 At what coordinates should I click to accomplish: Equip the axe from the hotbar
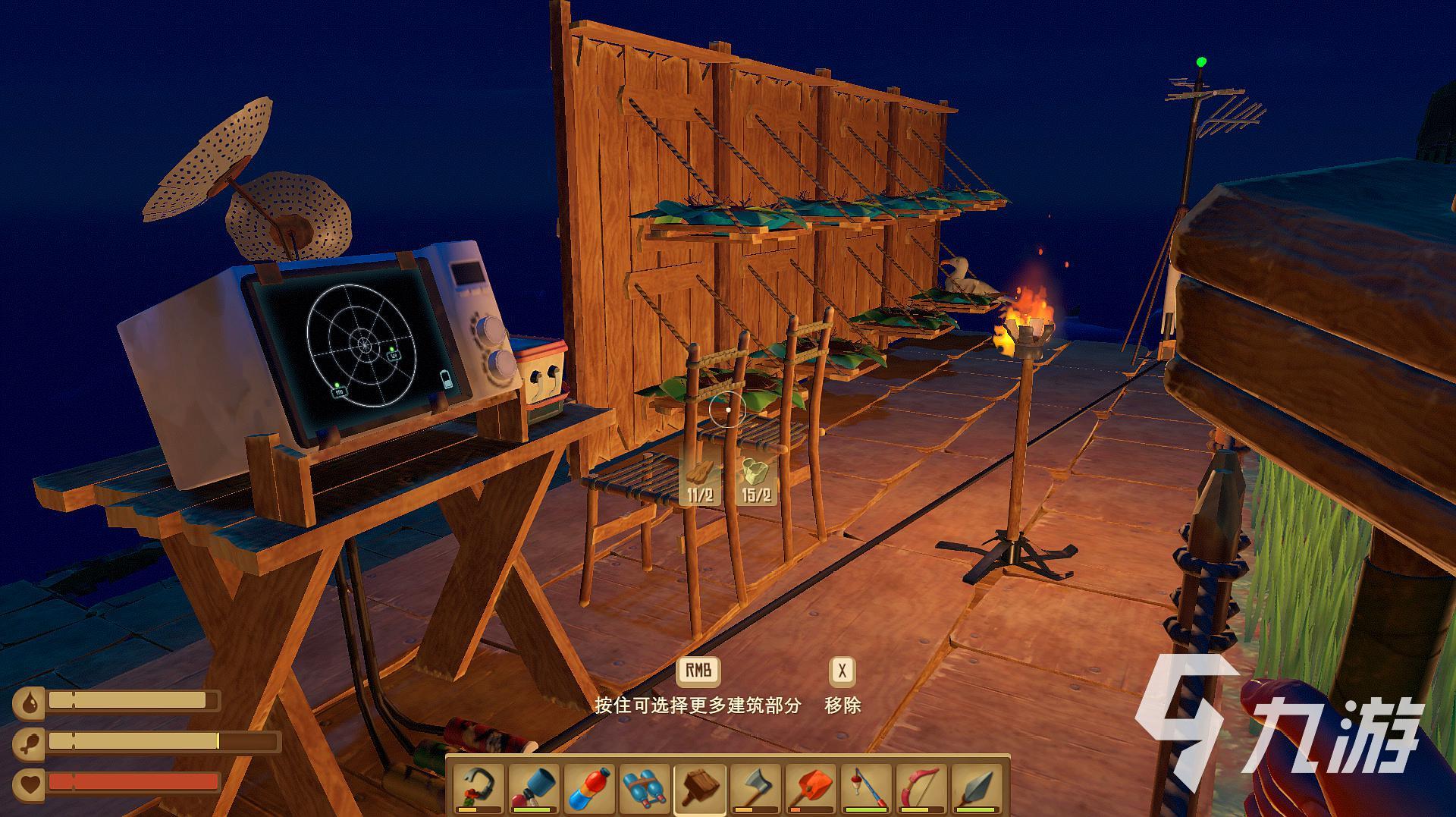click(x=755, y=789)
